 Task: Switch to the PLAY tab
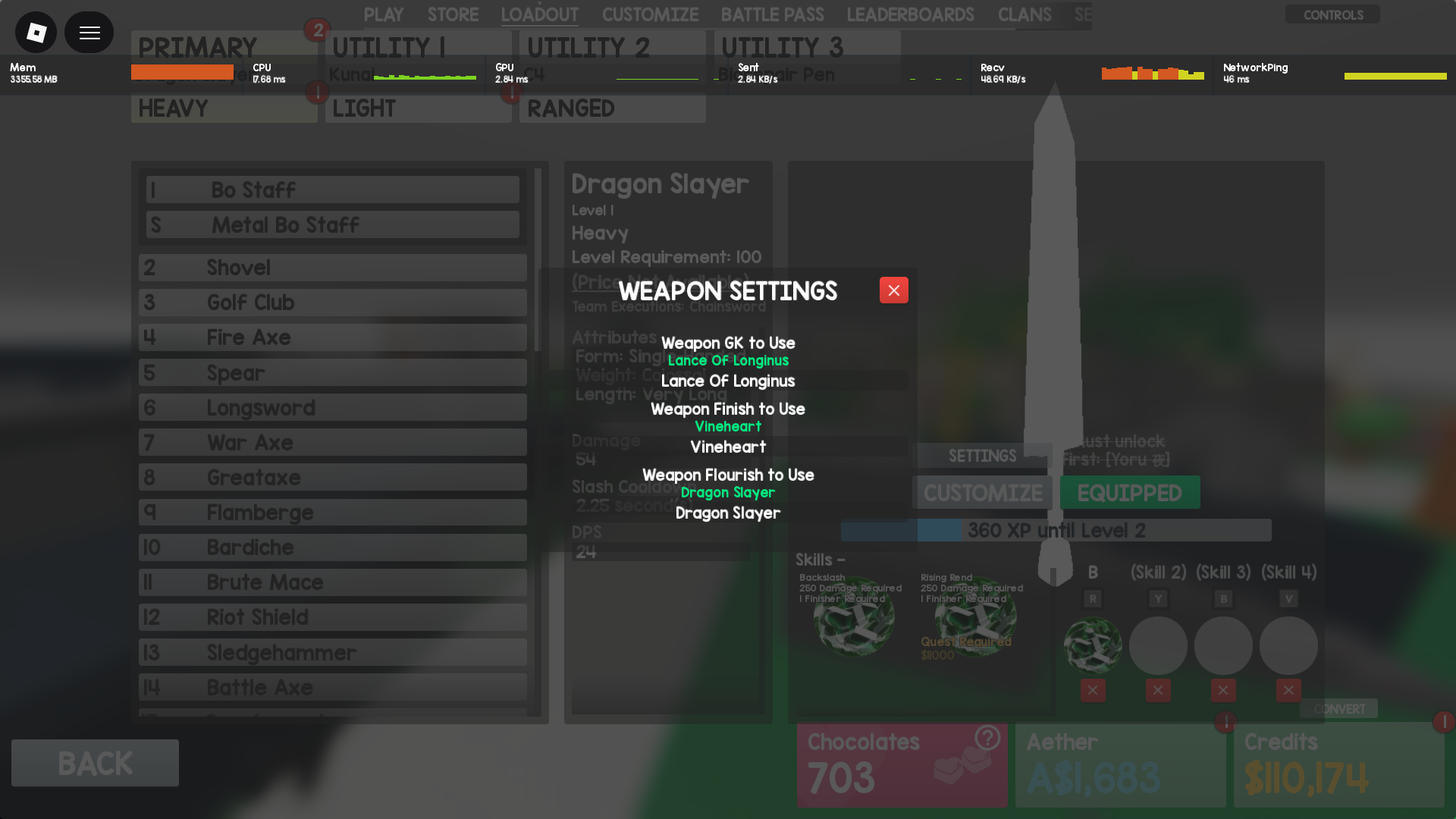384,14
